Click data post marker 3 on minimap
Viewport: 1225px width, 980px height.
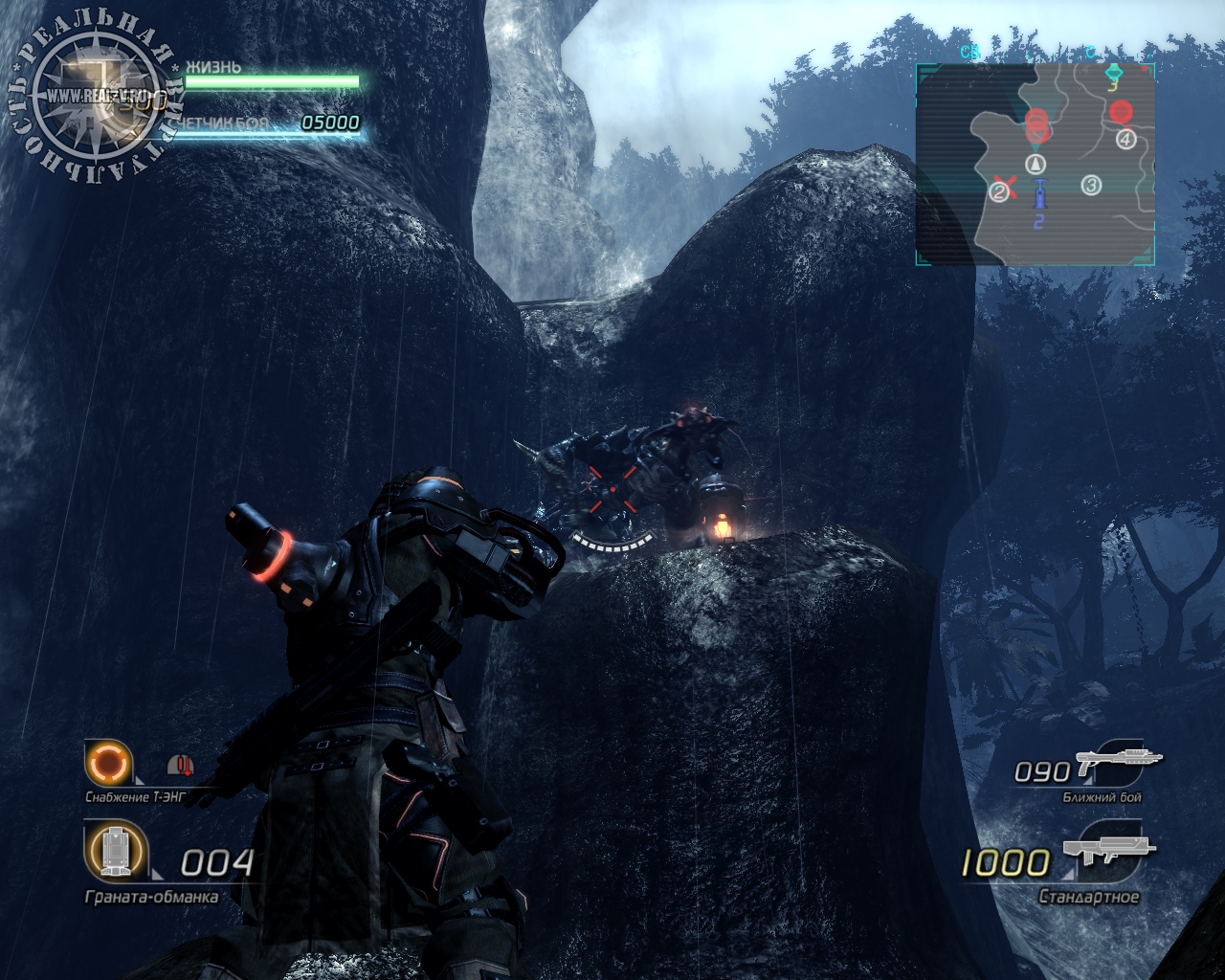pos(1091,186)
